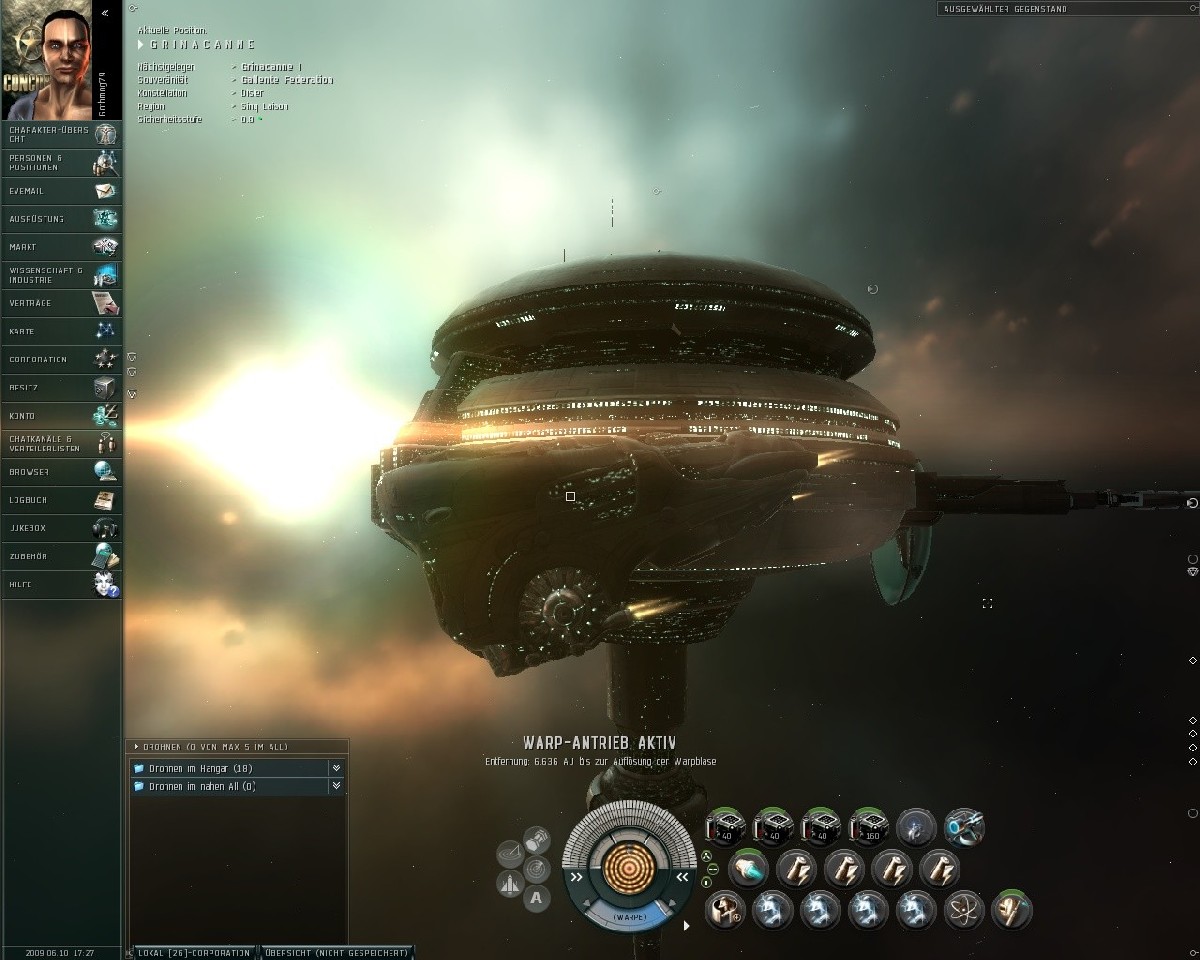Screen dimensions: 1200x960
Task: Expand the Drohnen im Hangar group
Action: click(230, 768)
